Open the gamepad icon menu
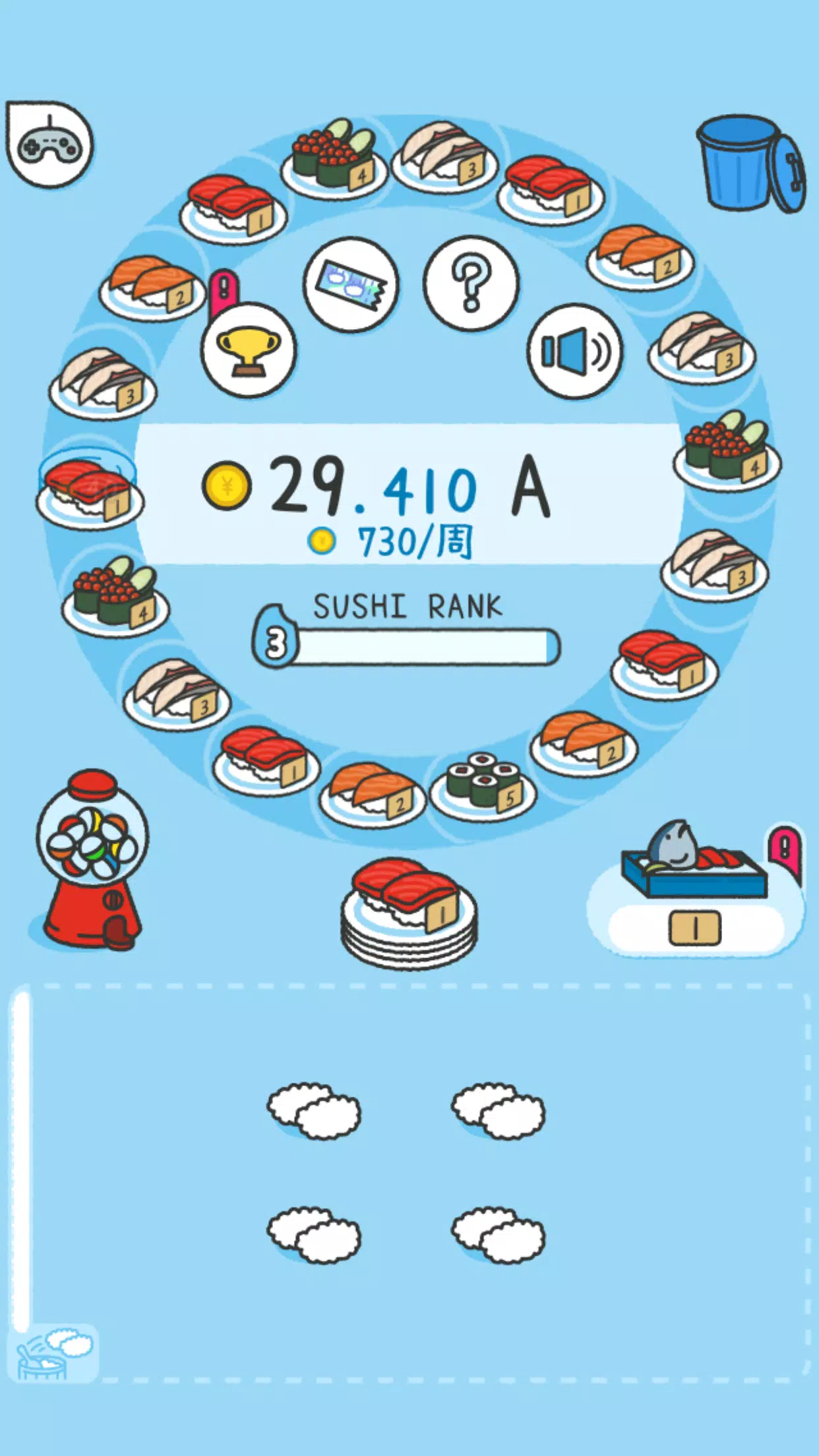 (x=49, y=144)
